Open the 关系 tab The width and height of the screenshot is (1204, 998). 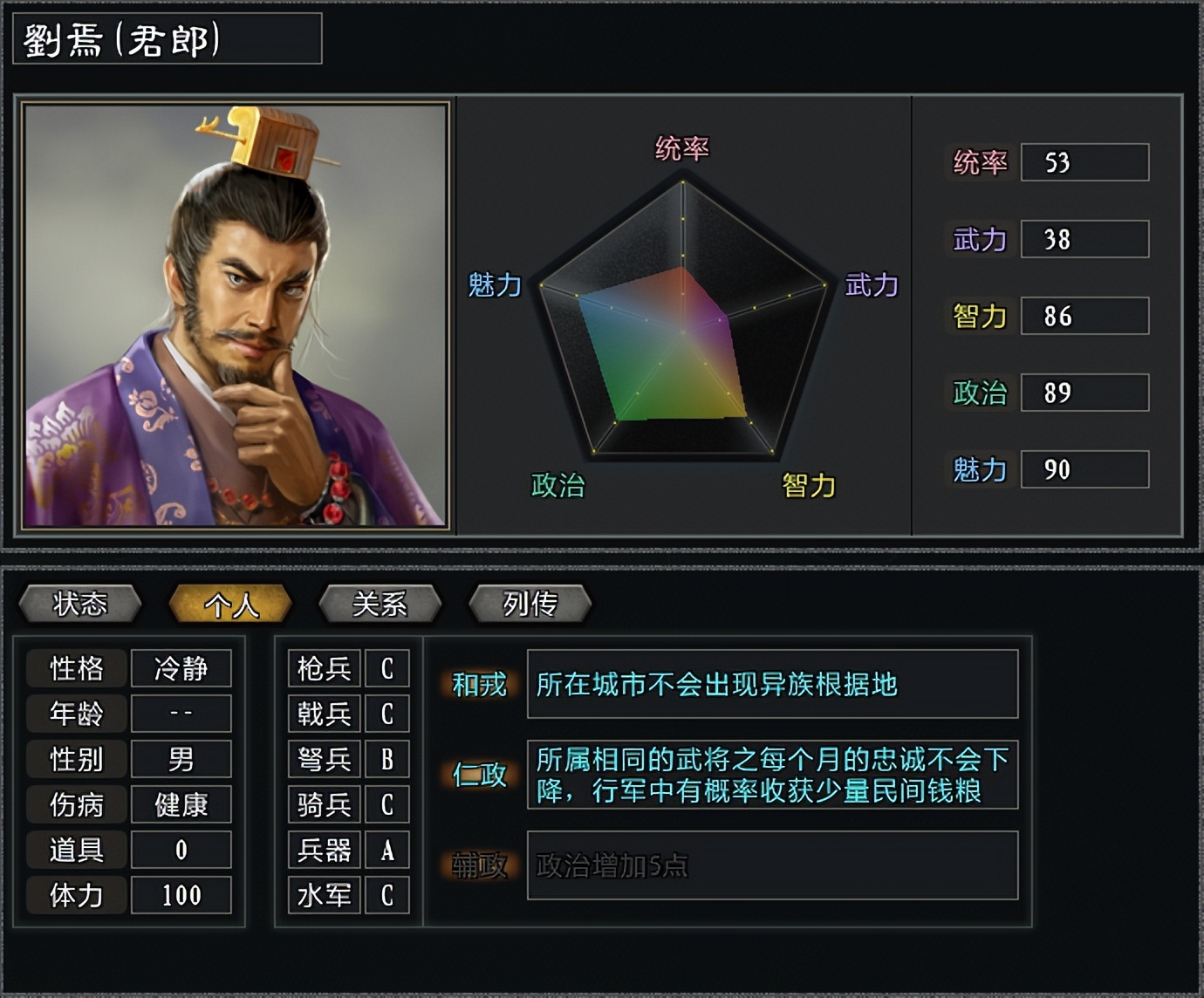[x=380, y=603]
